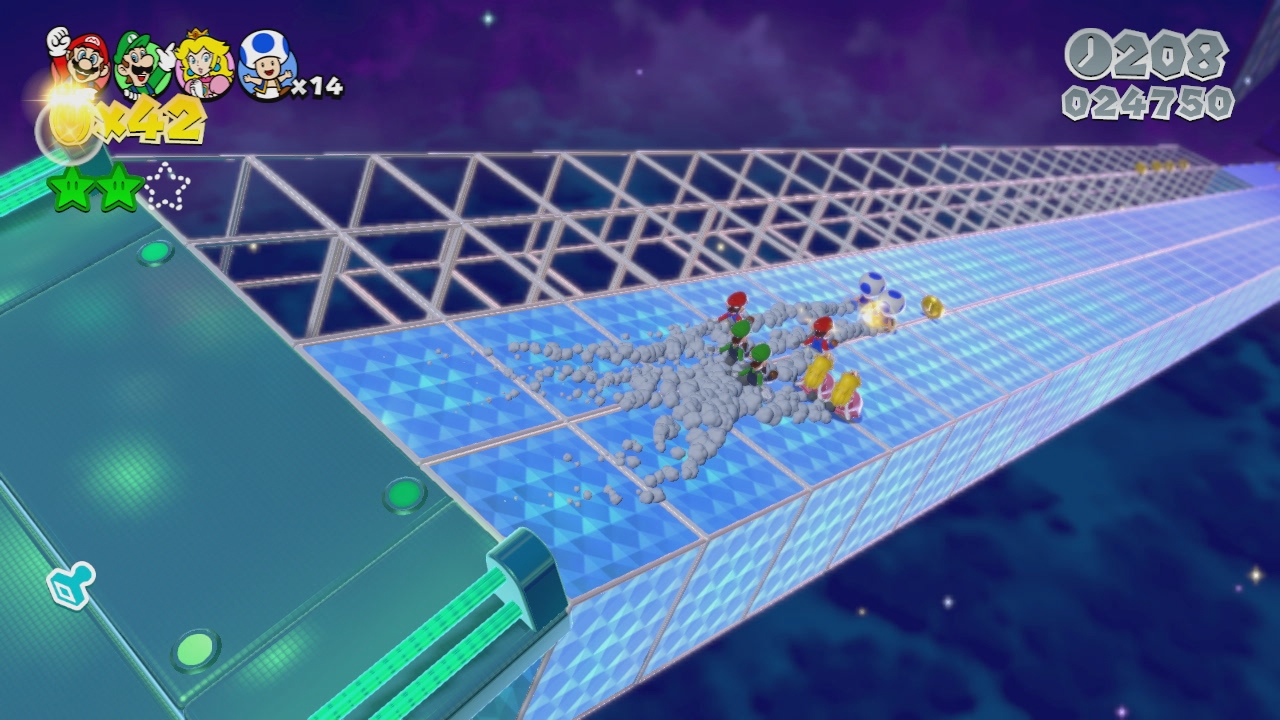Click the empty green star outline

click(166, 187)
